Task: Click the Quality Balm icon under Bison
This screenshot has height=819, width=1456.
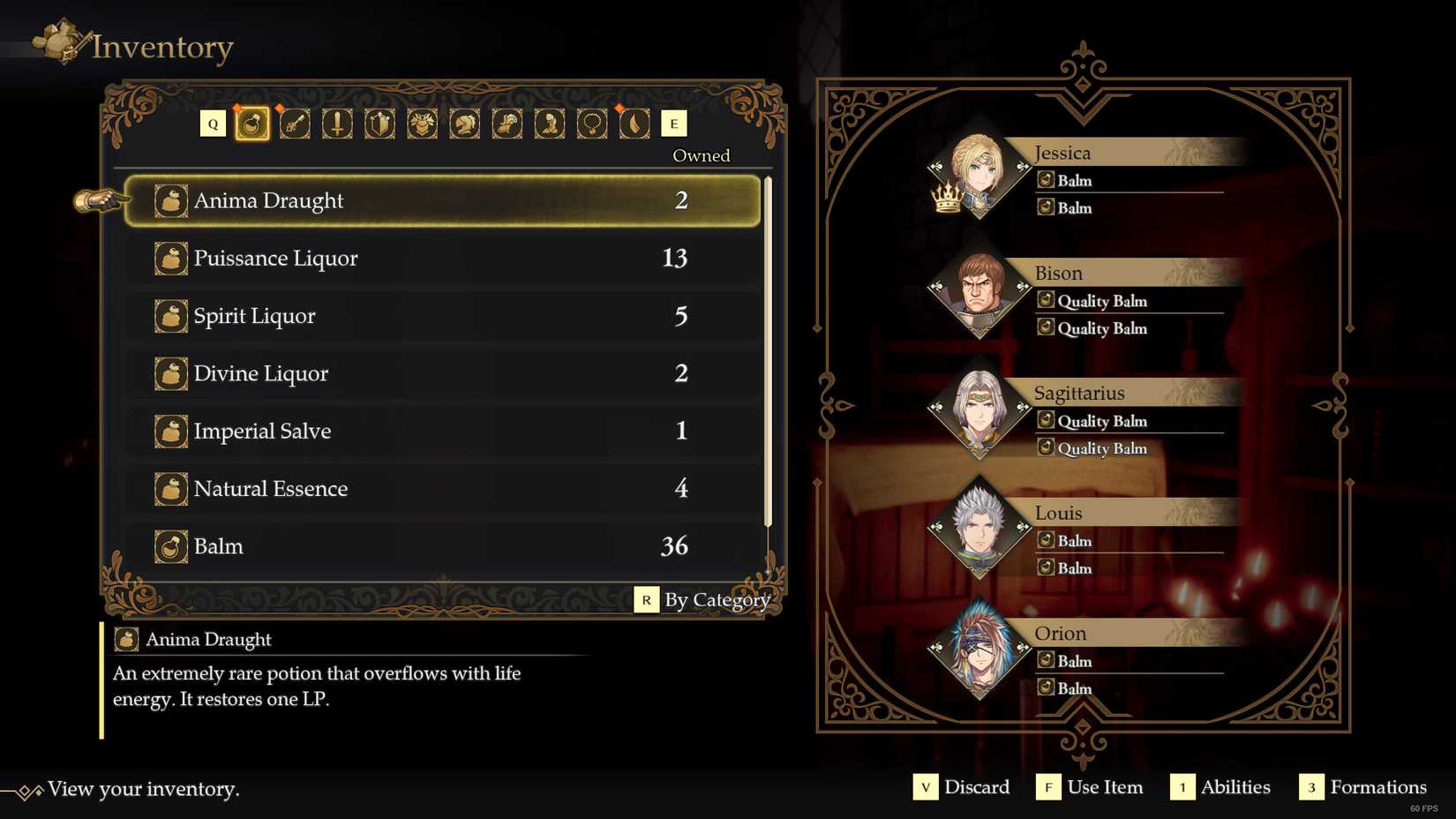Action: point(1046,301)
